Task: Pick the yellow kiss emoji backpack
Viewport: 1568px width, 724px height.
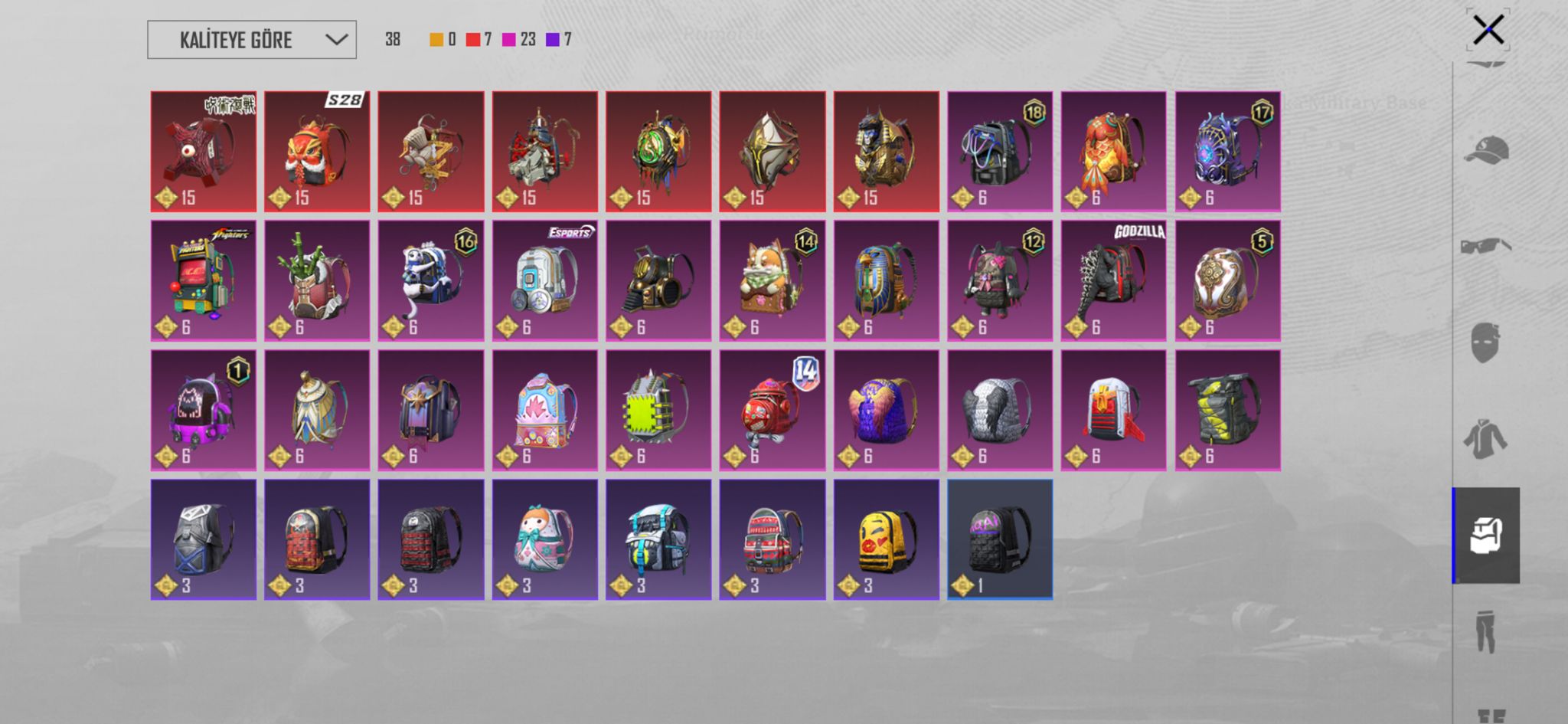Action: pyautogui.click(x=886, y=539)
